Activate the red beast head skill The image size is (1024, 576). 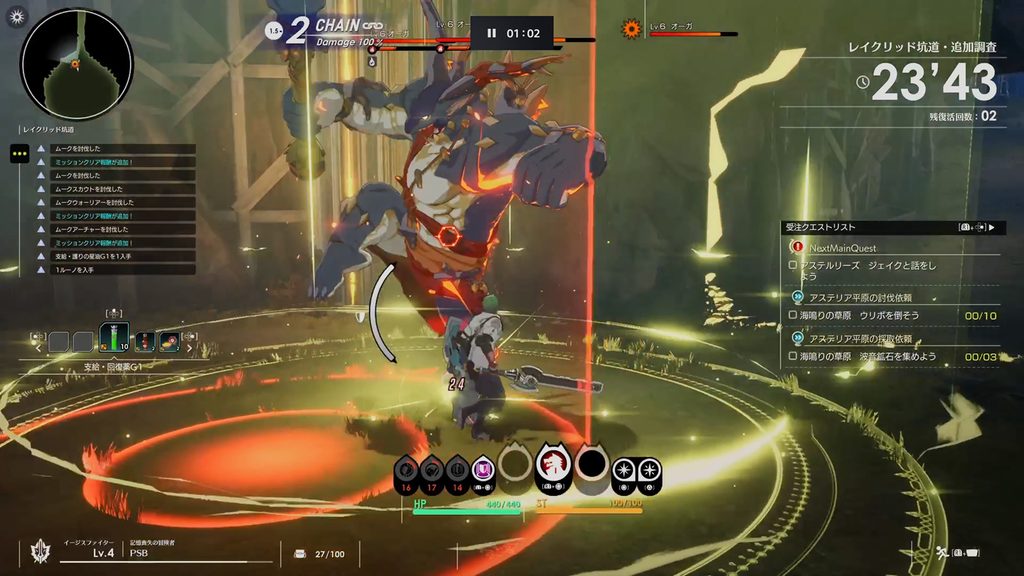(553, 464)
